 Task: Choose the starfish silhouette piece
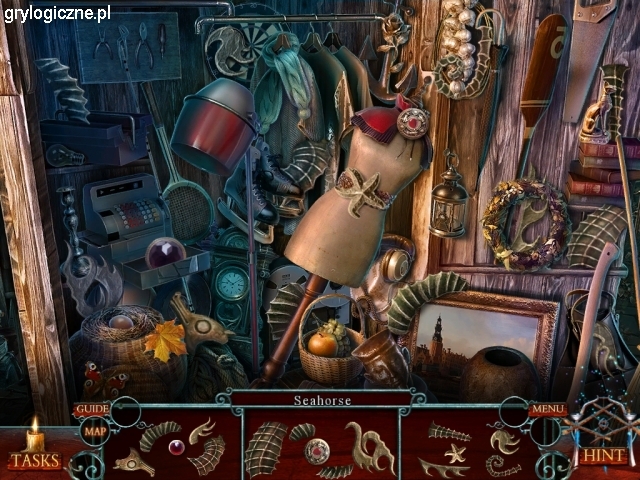point(455,453)
